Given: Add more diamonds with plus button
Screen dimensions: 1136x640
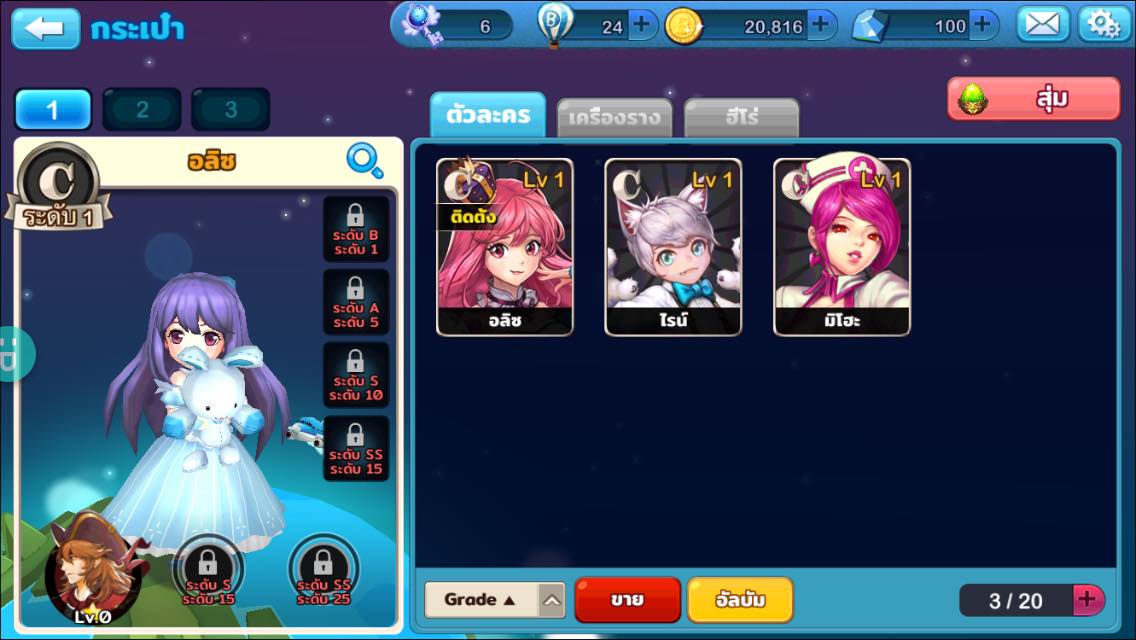Looking at the screenshot, I should point(983,26).
